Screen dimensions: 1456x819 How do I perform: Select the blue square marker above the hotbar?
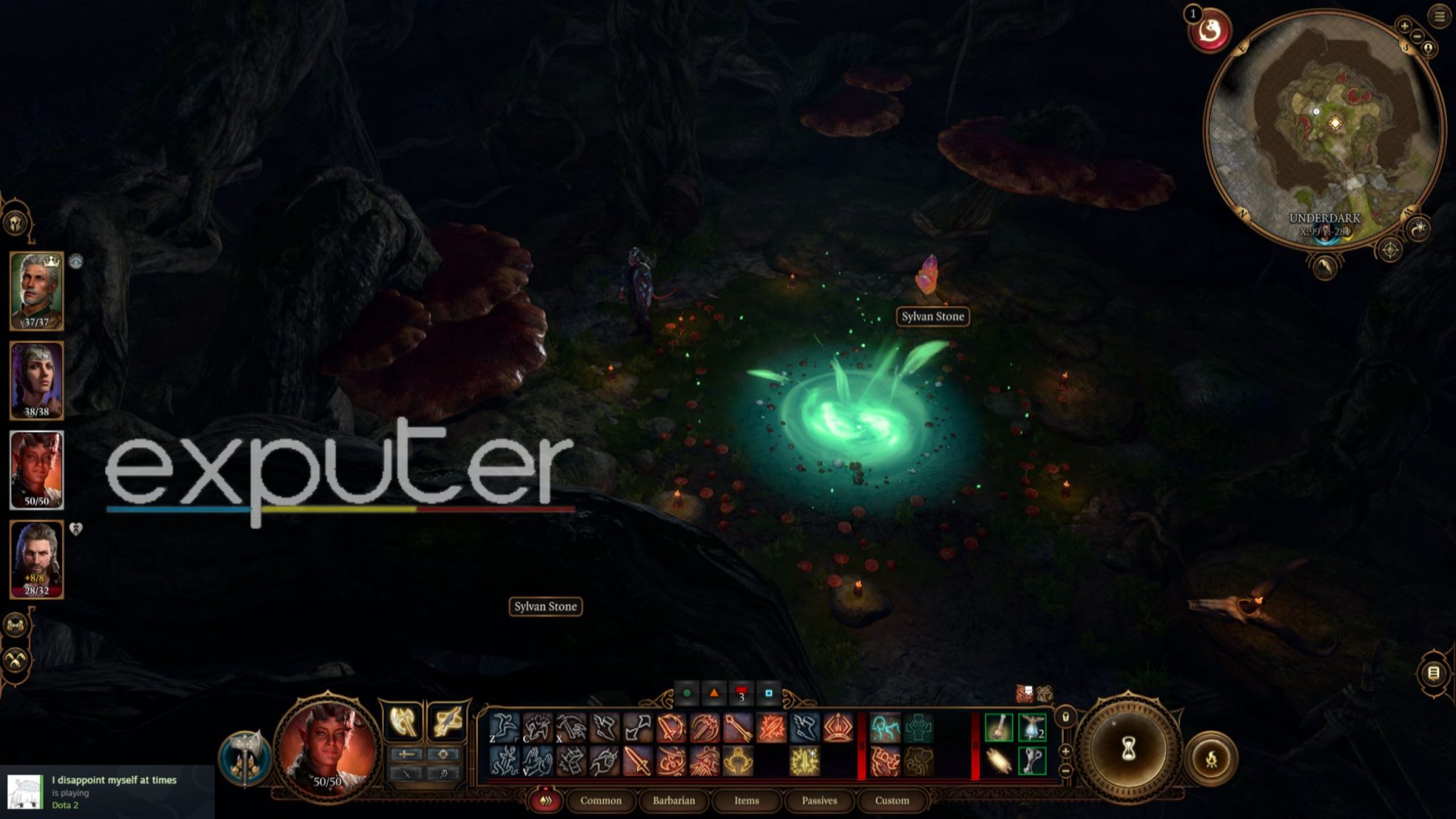(x=769, y=693)
